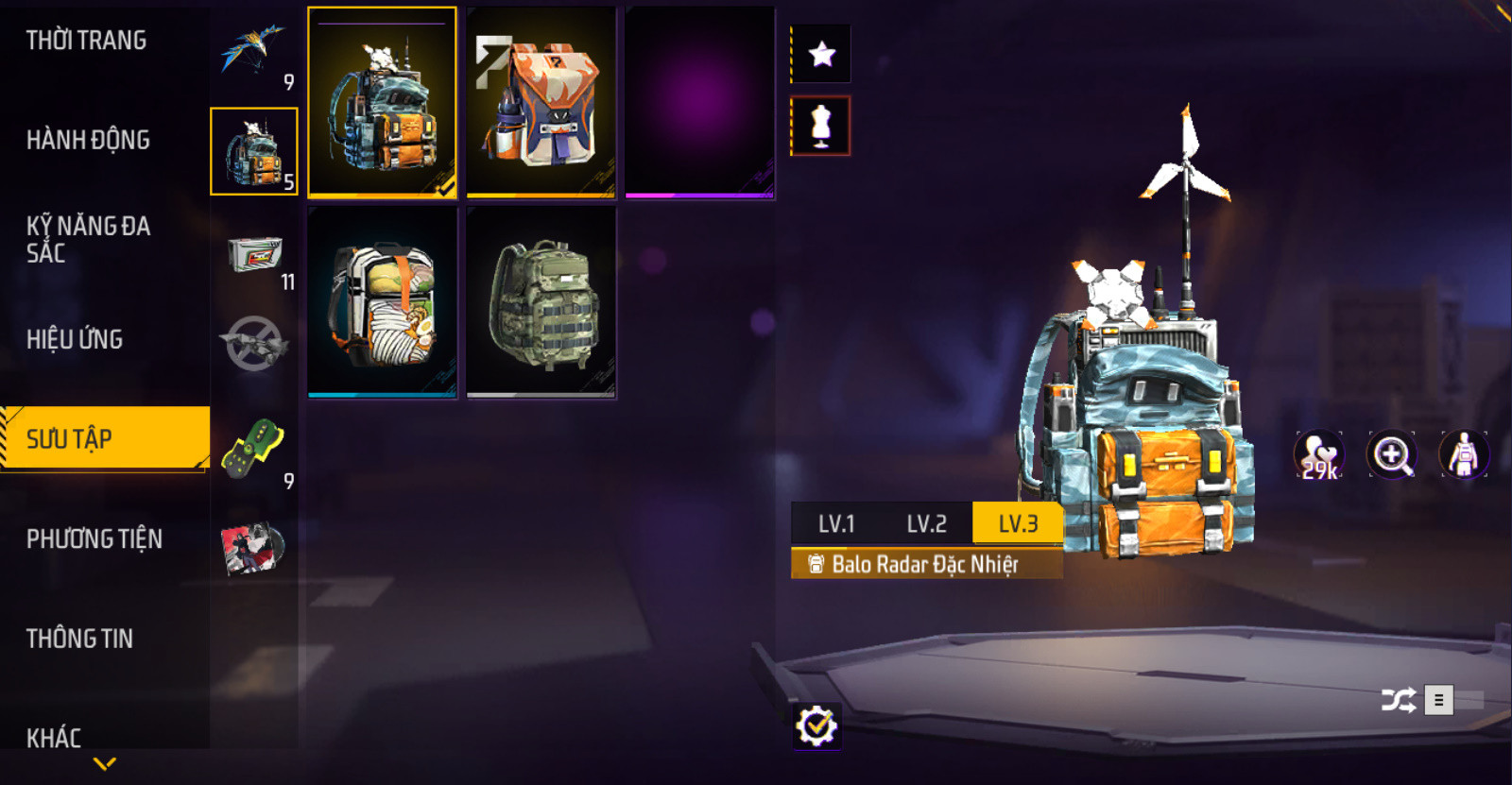The height and width of the screenshot is (785, 1512).
Task: Toggle the shuffle random skin button
Action: pos(1398,700)
